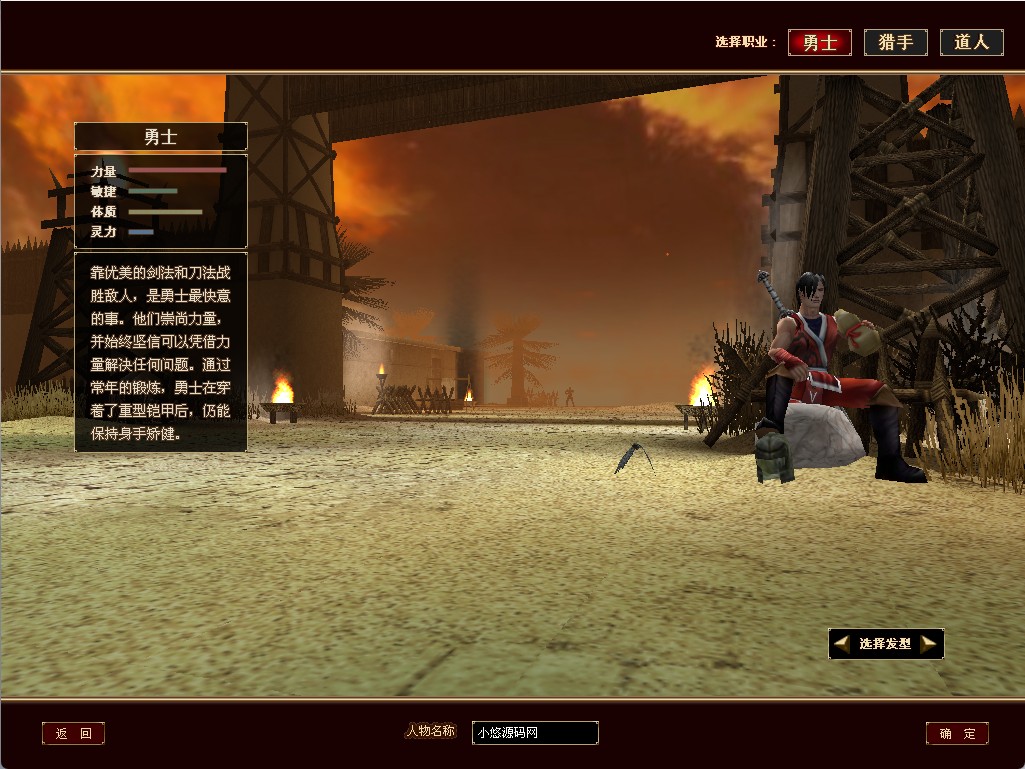Screen dimensions: 1025x769
Task: Focus the character name input field
Action: pos(535,733)
